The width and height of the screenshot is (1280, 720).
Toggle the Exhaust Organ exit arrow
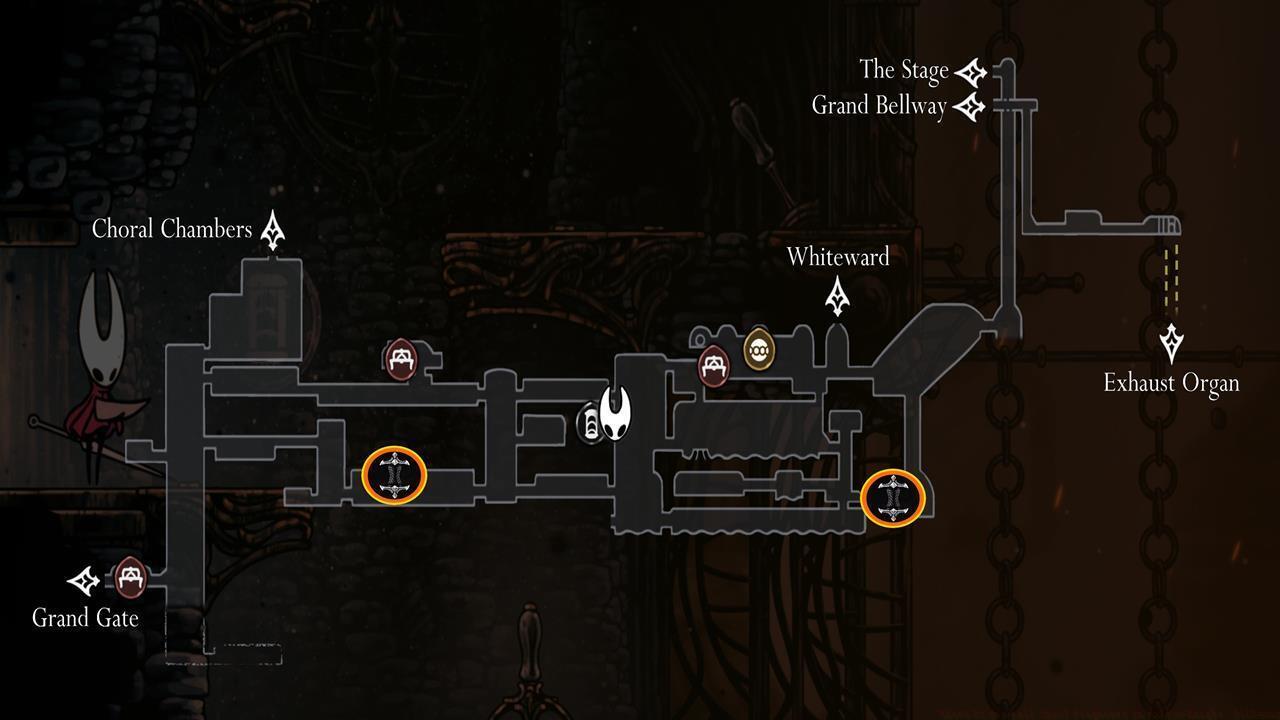point(1170,344)
